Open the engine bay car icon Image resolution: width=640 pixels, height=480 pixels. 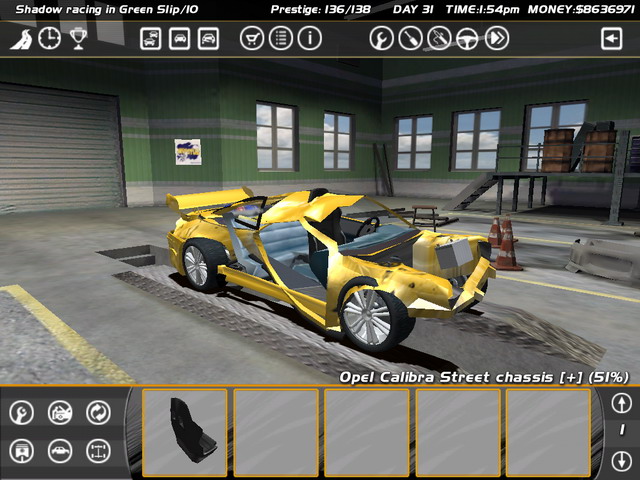coord(60,412)
